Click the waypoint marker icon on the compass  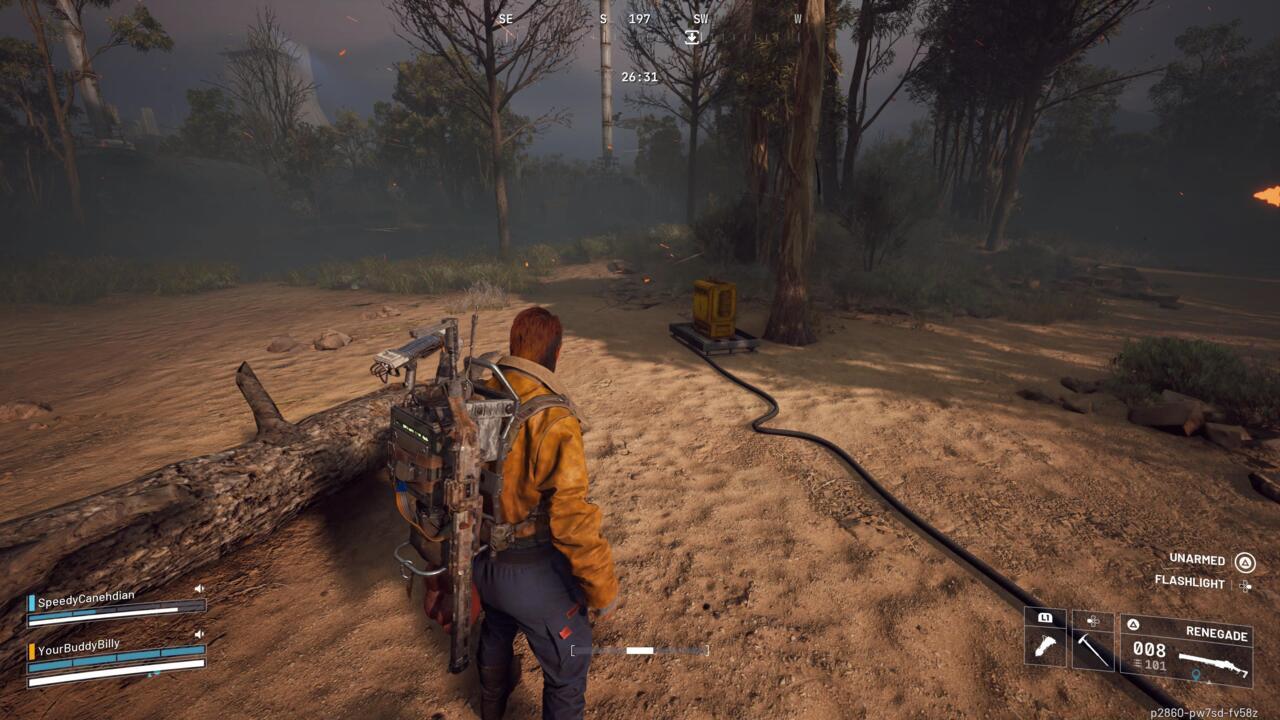click(x=692, y=36)
